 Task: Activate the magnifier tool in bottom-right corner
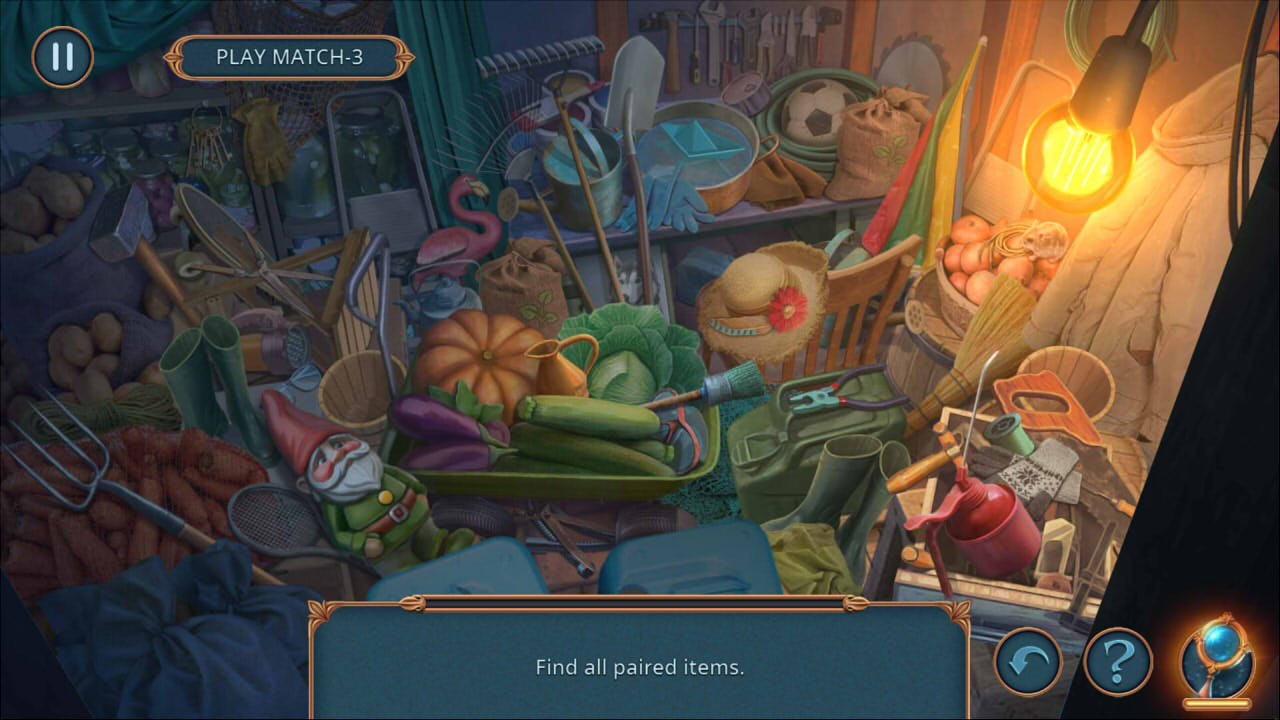click(x=1217, y=659)
